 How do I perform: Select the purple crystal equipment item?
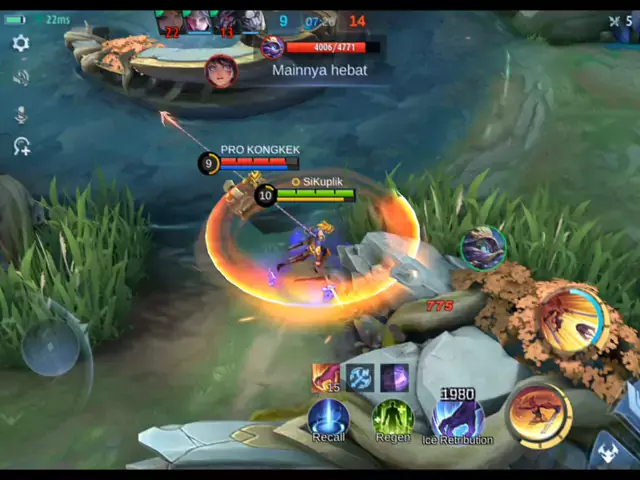pos(394,378)
